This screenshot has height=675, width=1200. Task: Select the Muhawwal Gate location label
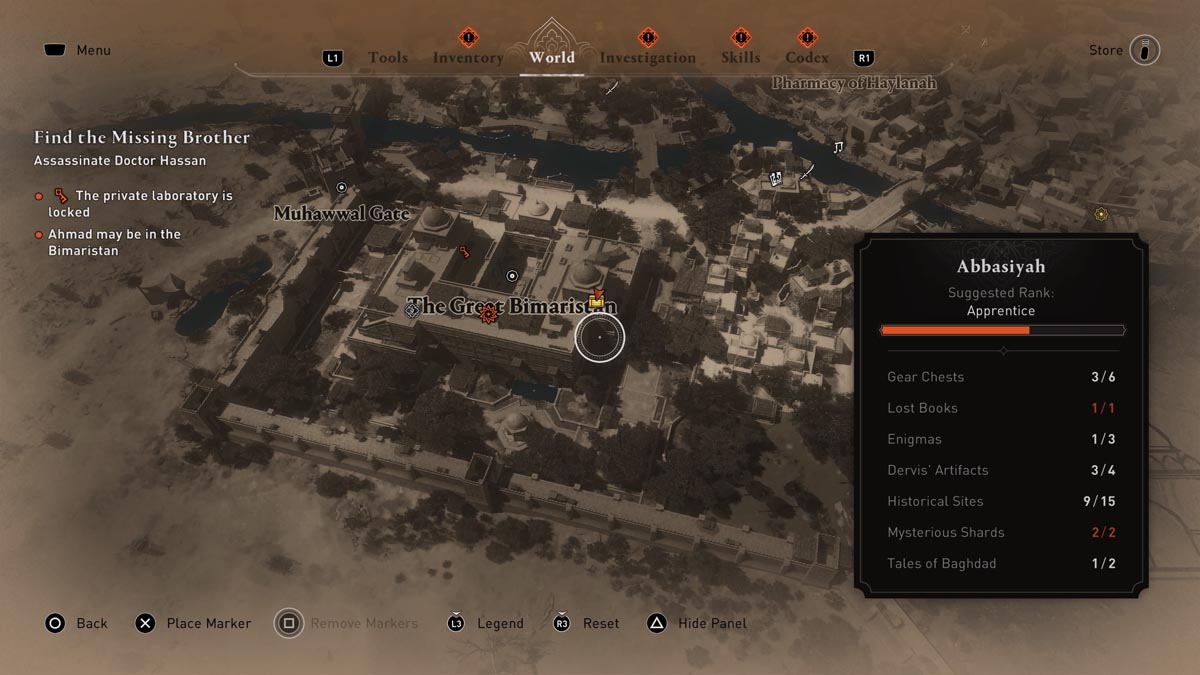(341, 214)
